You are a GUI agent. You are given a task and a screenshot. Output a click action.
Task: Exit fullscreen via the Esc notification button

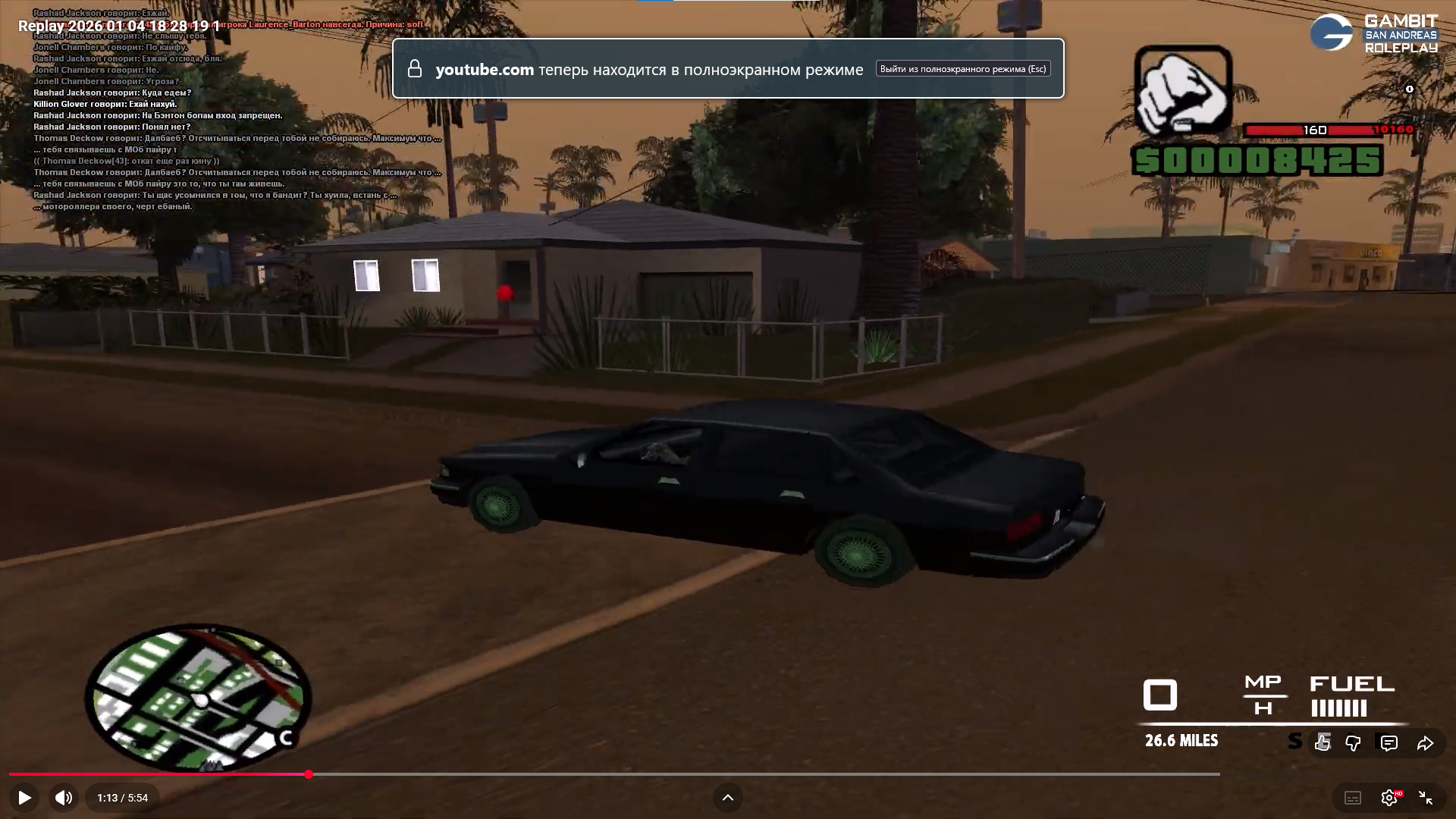pyautogui.click(x=963, y=69)
